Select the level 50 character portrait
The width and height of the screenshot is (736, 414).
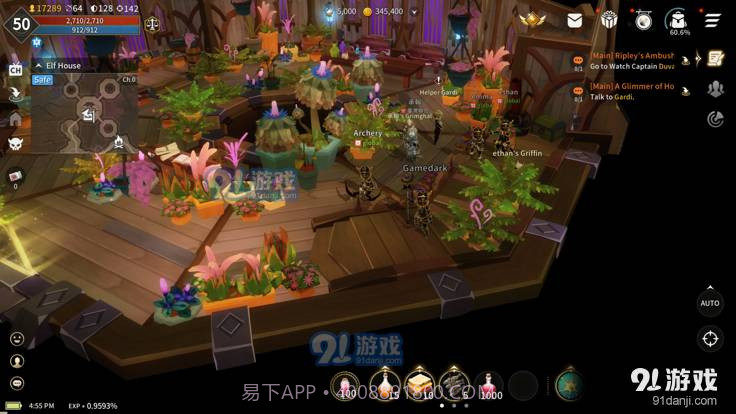[21, 23]
